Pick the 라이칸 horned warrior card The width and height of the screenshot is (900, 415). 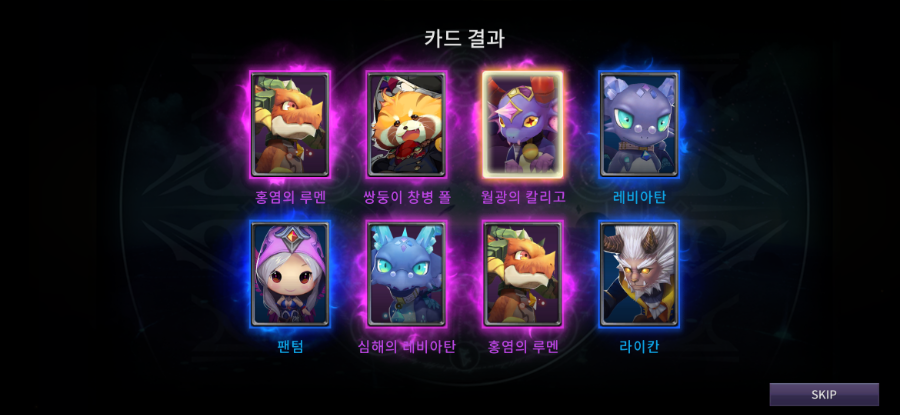(x=639, y=274)
